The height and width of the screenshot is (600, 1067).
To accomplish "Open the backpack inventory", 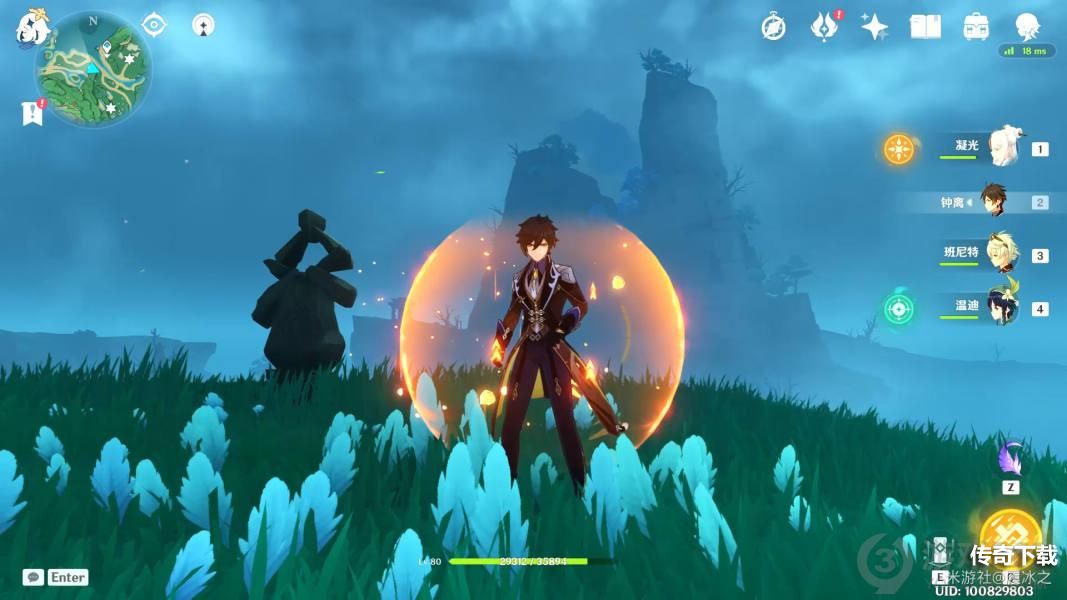I will pyautogui.click(x=976, y=27).
